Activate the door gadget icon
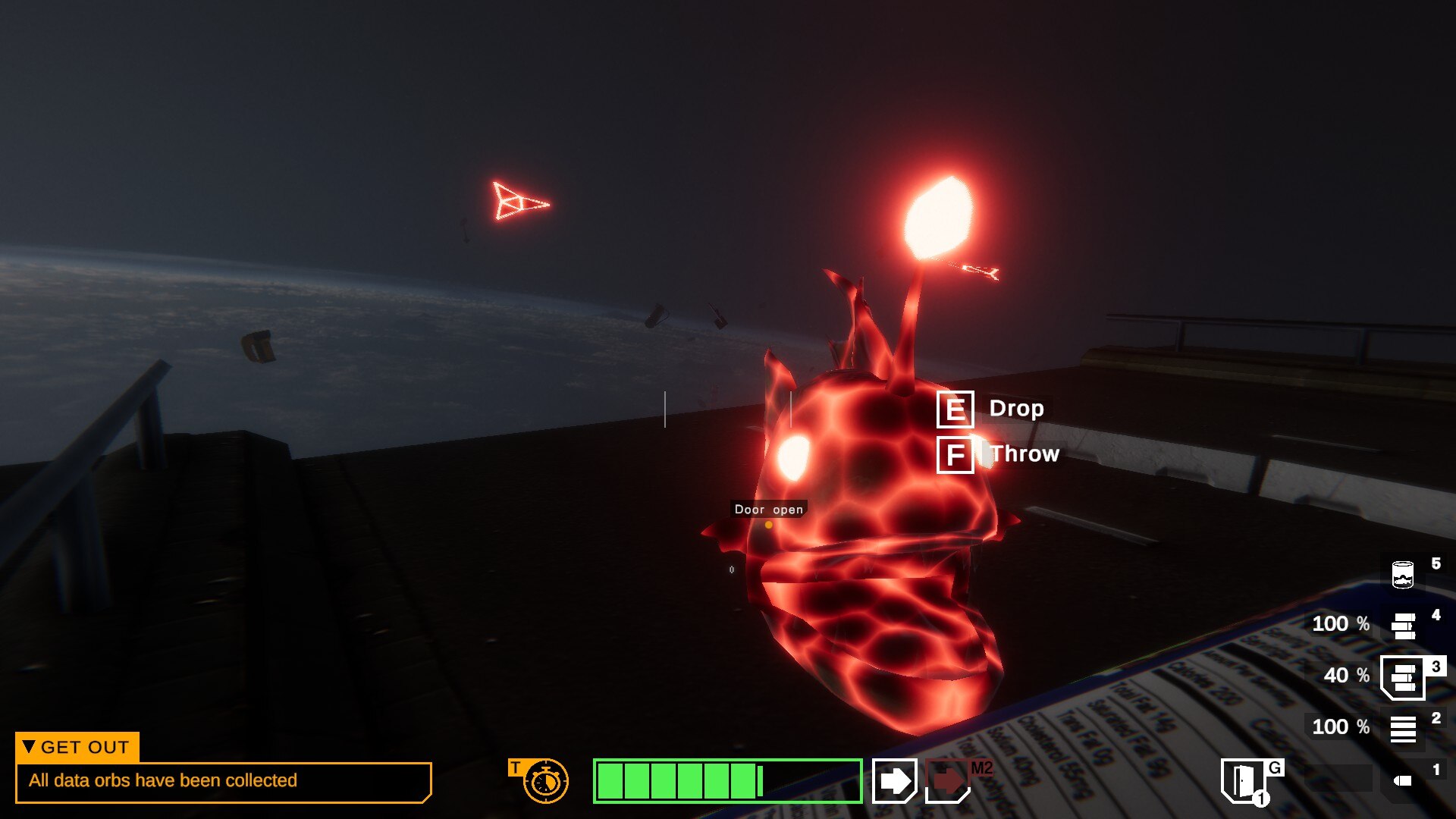1456x819 pixels. [1243, 780]
